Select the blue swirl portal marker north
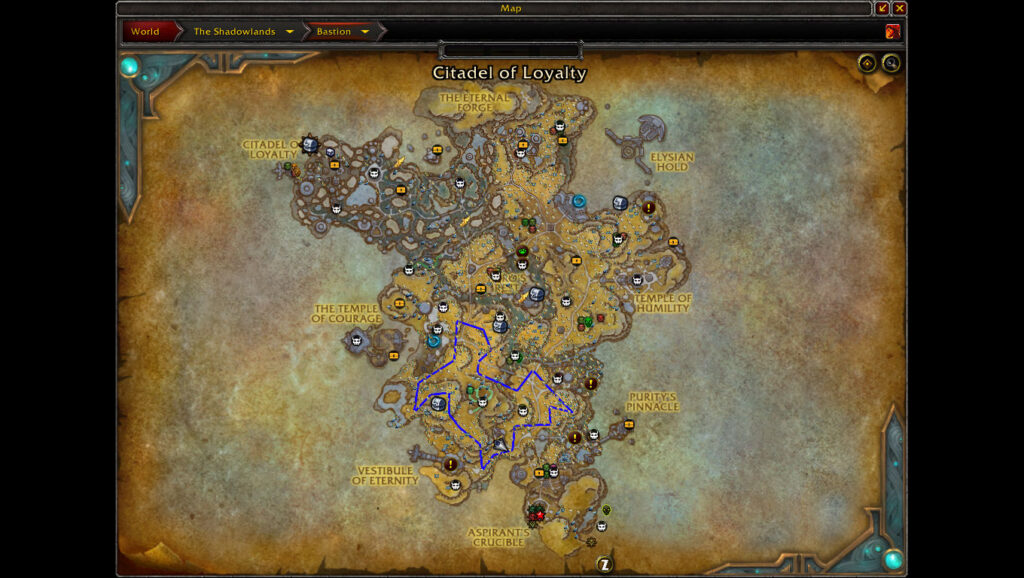The height and width of the screenshot is (578, 1024). (x=579, y=202)
